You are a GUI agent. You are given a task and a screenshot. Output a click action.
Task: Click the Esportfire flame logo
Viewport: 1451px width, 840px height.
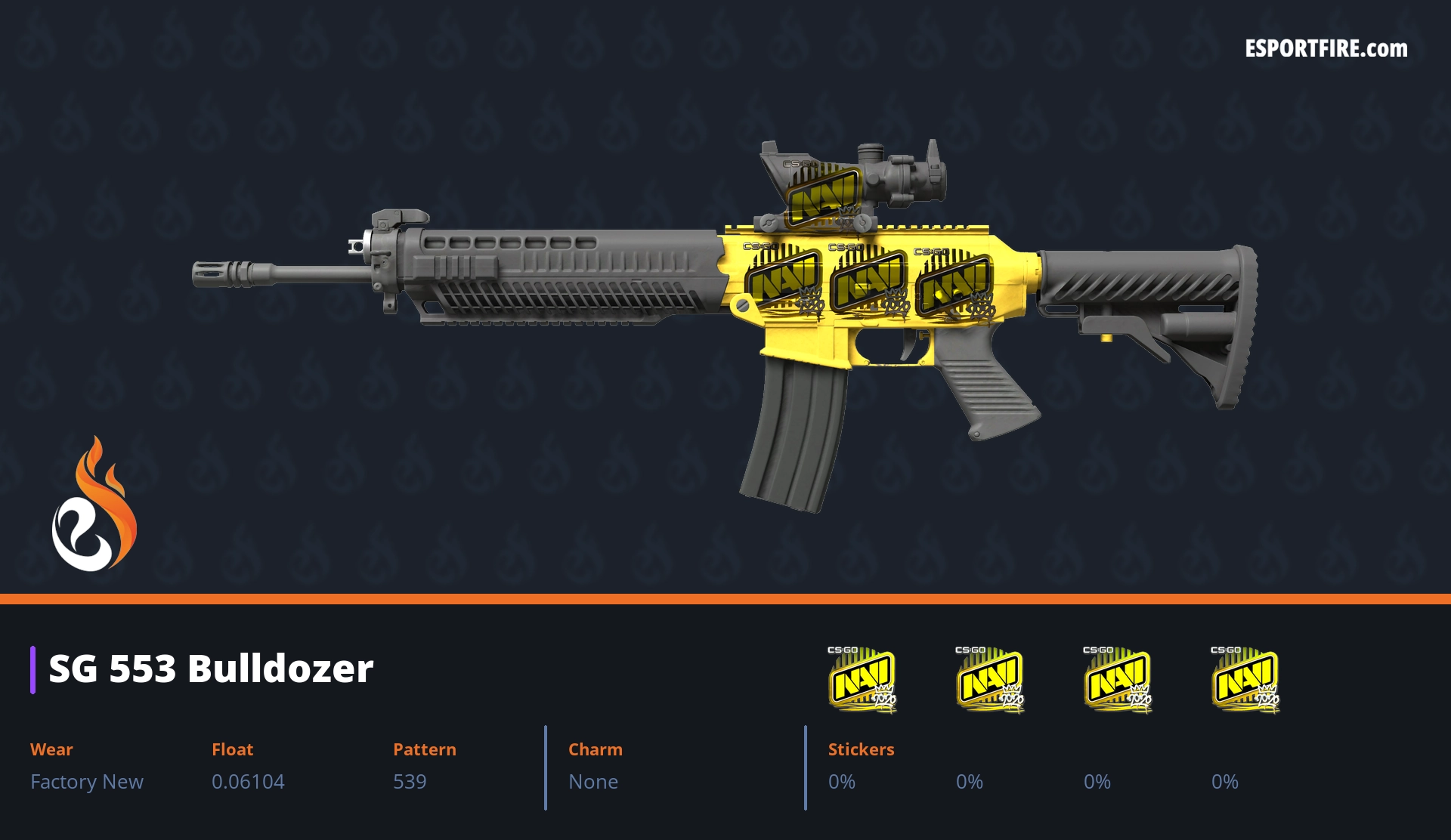[94, 505]
